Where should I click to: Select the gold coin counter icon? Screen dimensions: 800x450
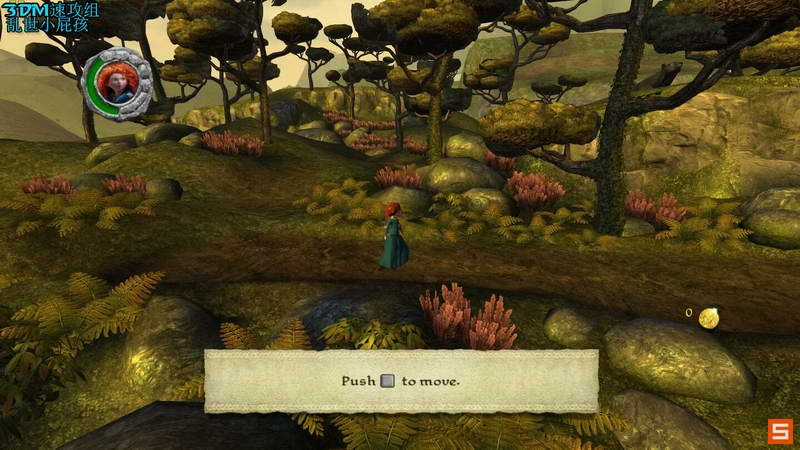tap(709, 318)
